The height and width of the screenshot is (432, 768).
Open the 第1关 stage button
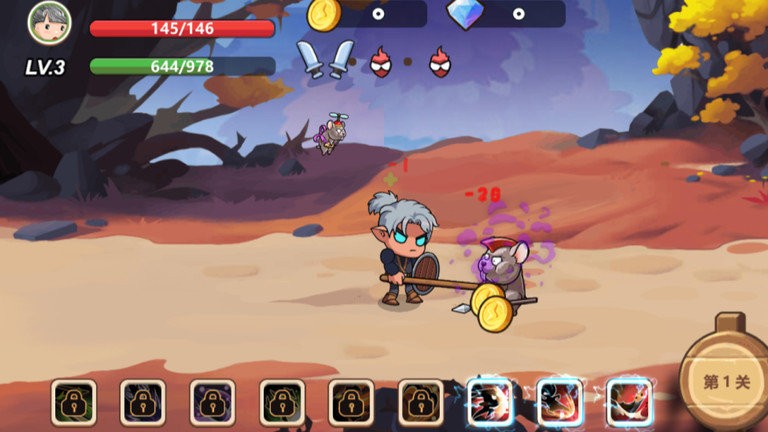coord(727,381)
